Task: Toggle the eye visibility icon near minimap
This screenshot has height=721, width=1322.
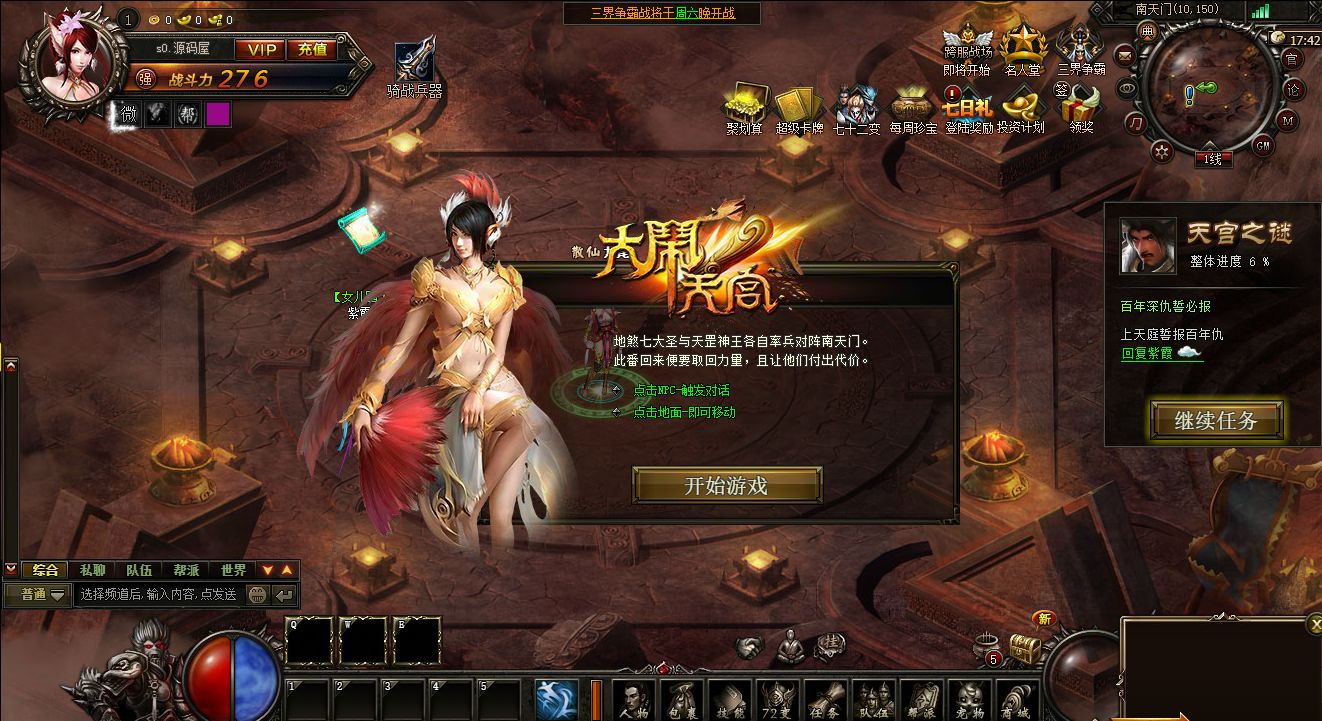Action: click(x=1126, y=89)
